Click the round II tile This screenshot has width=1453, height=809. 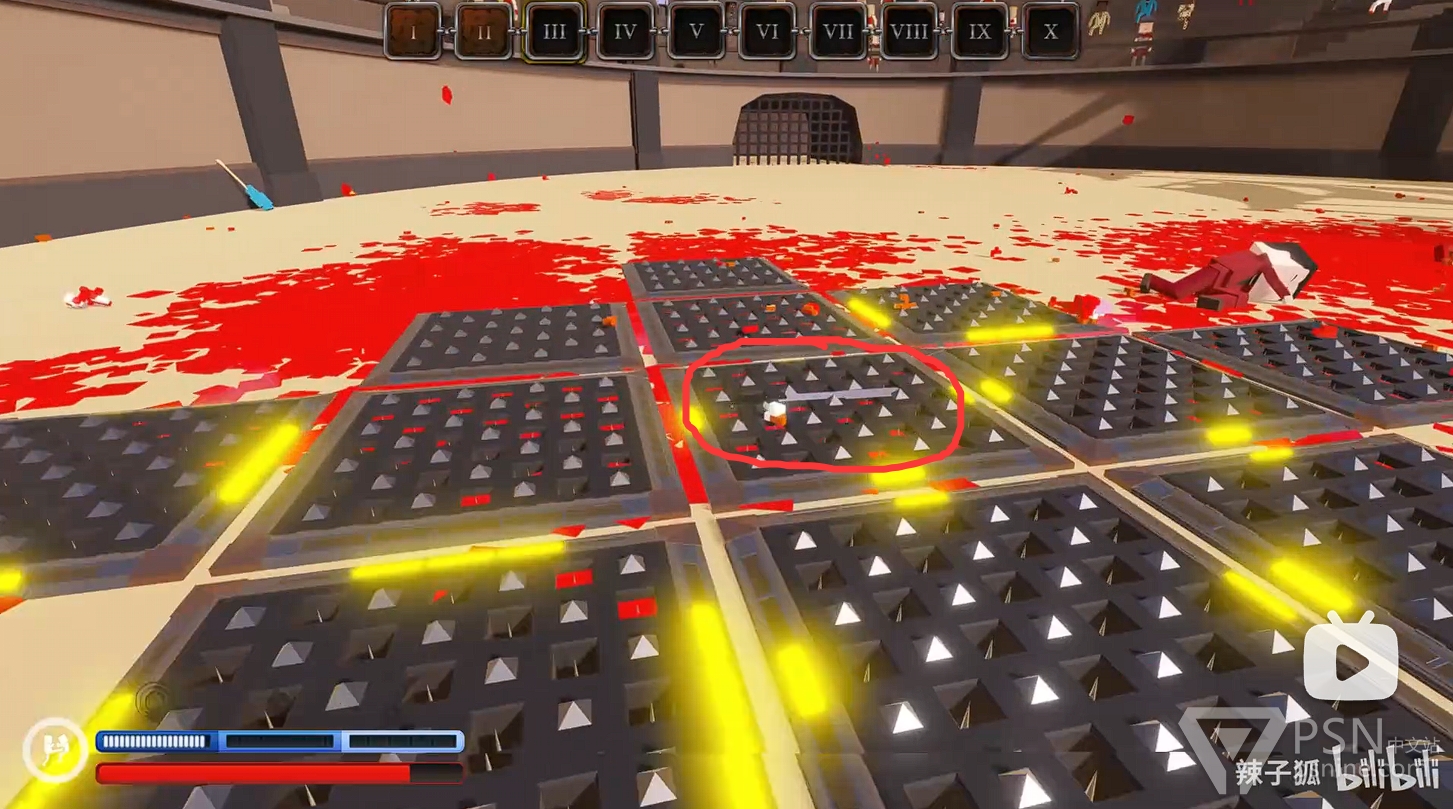(484, 31)
